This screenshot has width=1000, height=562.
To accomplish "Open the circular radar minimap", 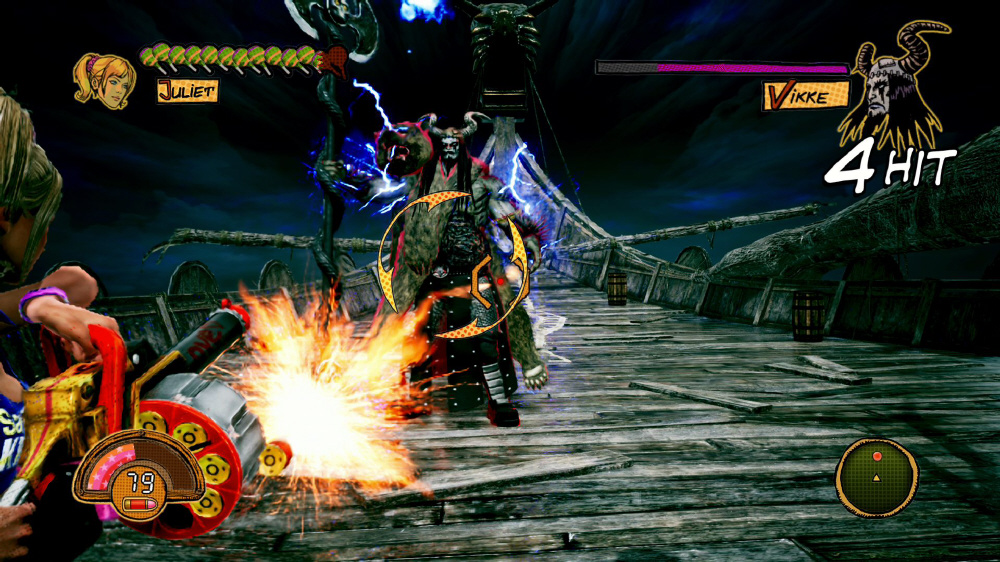I will (x=877, y=474).
